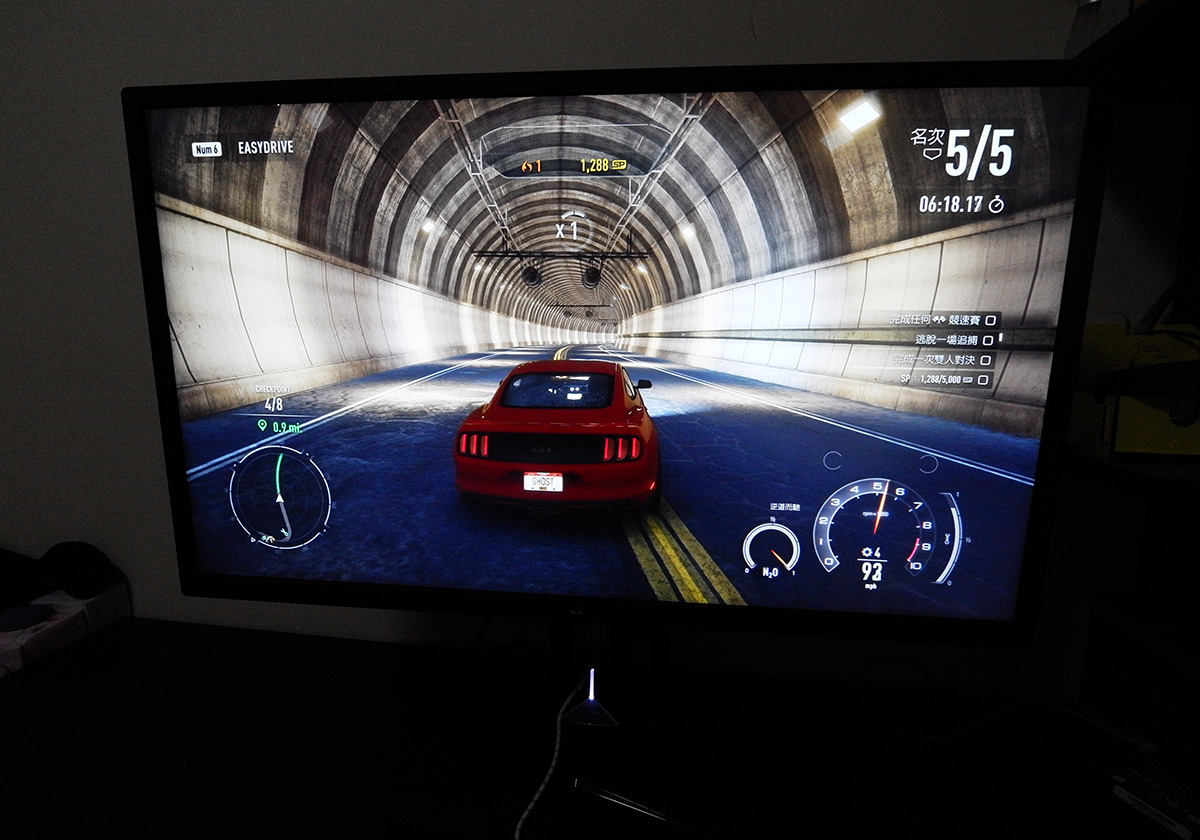This screenshot has height=840, width=1200.
Task: Select the 完成一次雙人對決 objective row
Action: coord(940,360)
